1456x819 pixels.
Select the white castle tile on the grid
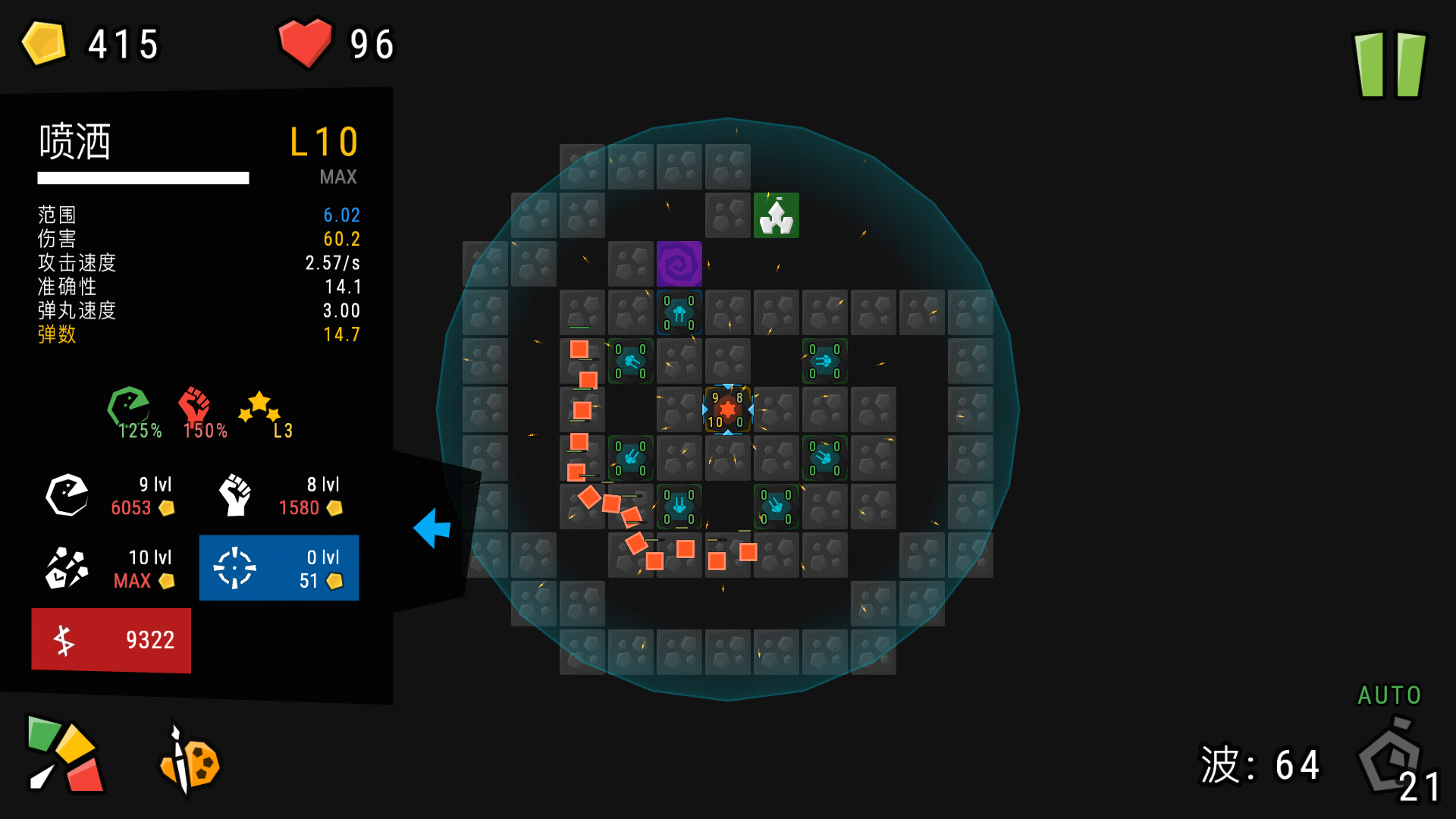tap(776, 215)
